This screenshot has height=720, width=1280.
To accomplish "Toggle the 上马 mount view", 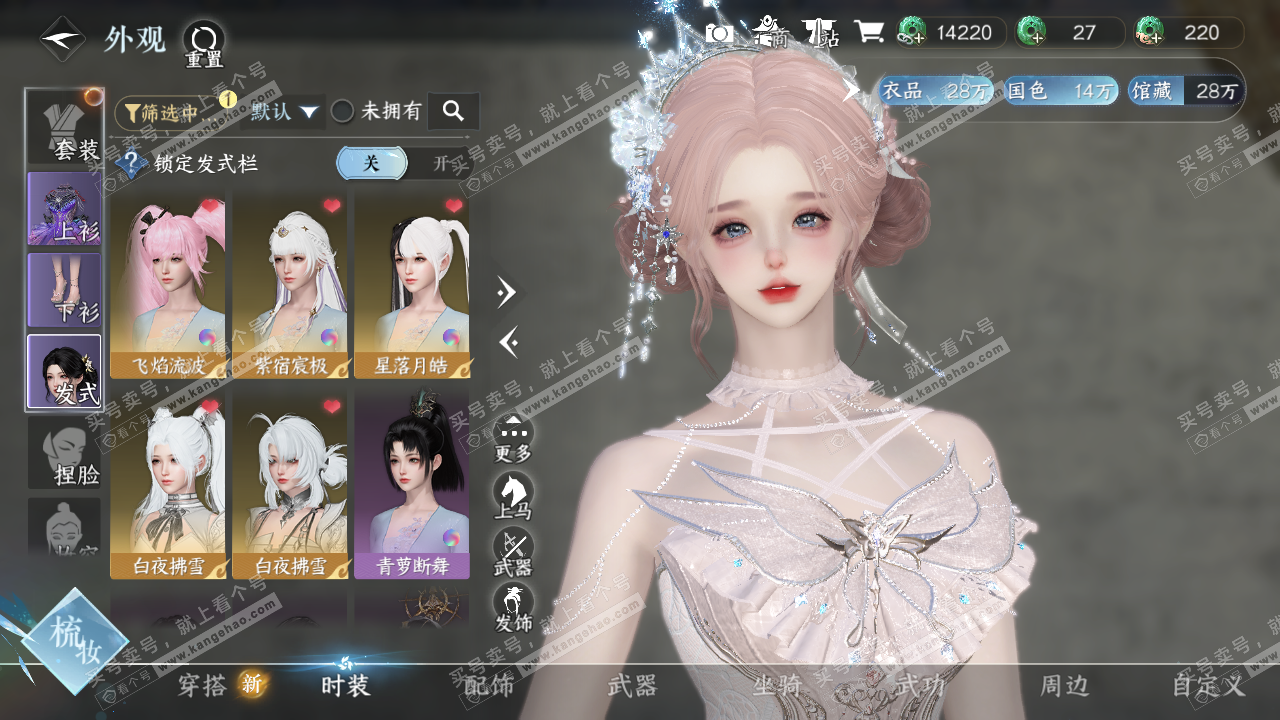I will (x=513, y=496).
